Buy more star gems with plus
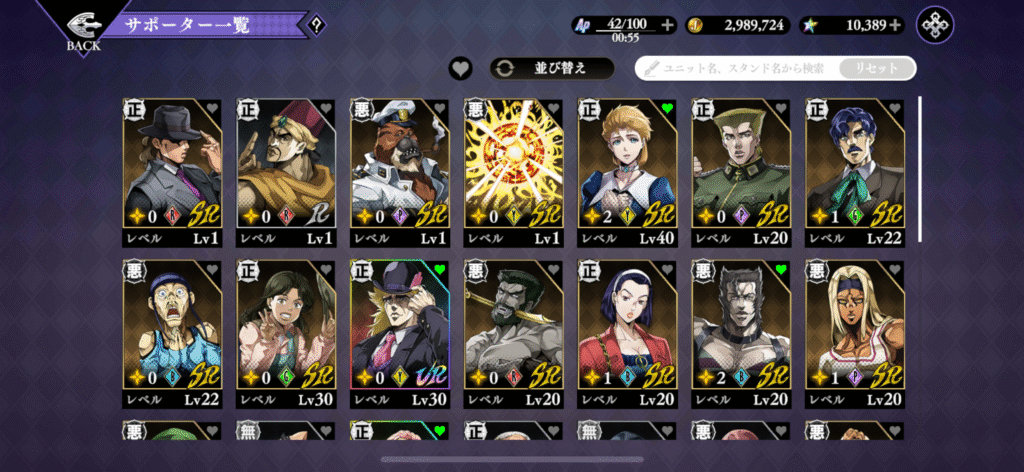Image resolution: width=1024 pixels, height=472 pixels. pos(895,25)
